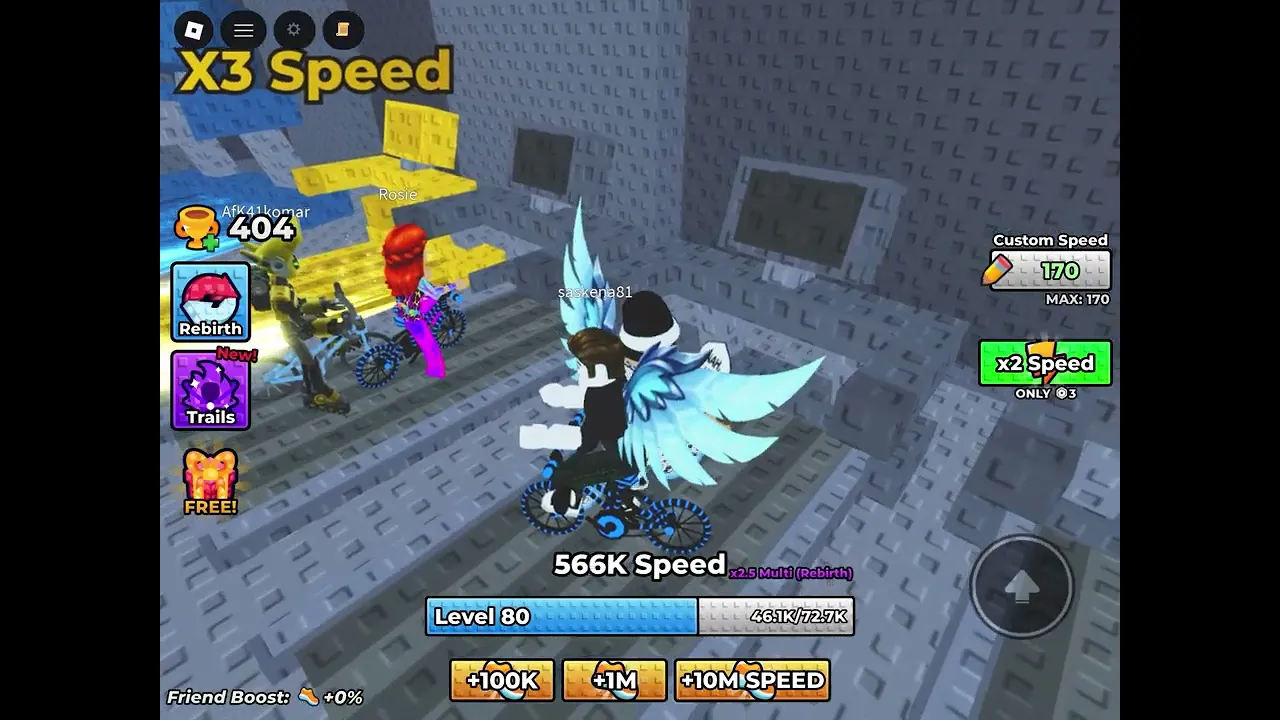Click the x2.5 Multi (Rebirth) label

point(789,572)
